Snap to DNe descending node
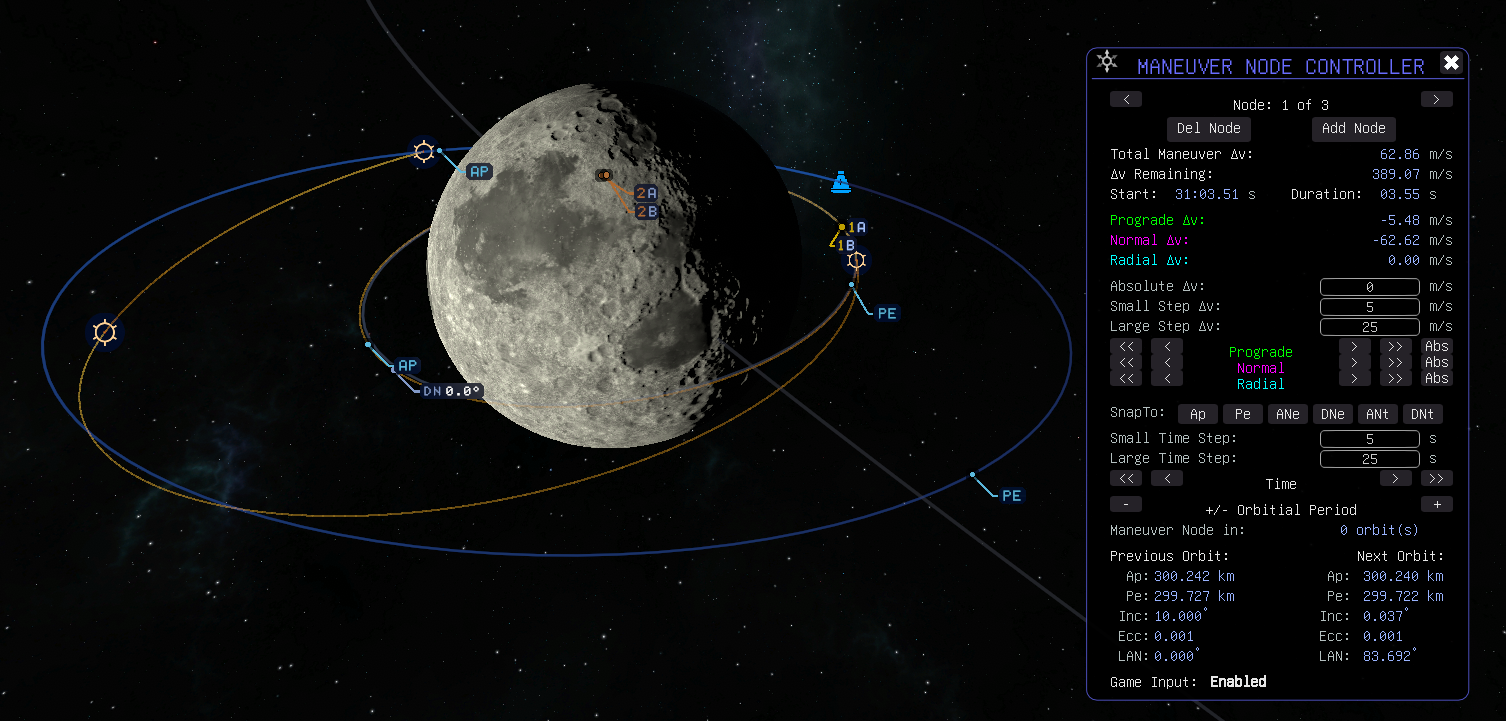Screen dimensions: 1506x721 (x=1333, y=414)
